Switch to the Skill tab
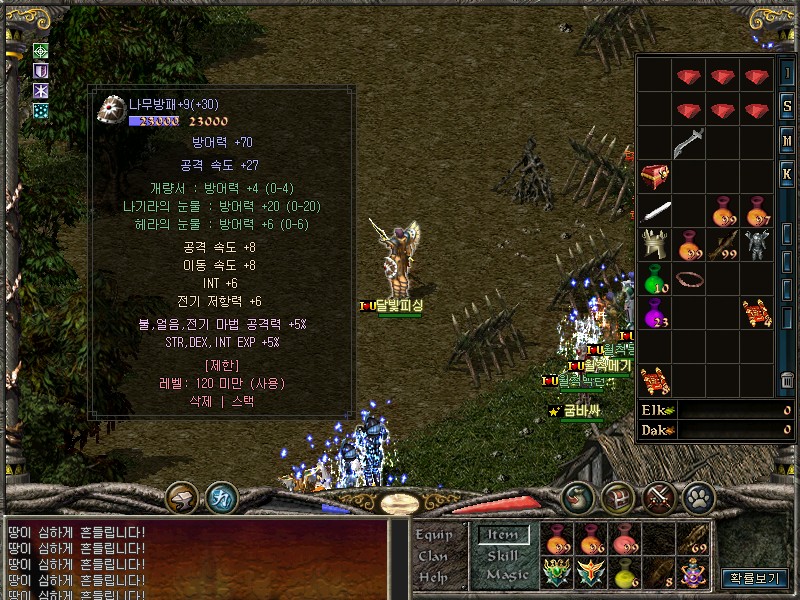This screenshot has height=600, width=800. click(503, 556)
